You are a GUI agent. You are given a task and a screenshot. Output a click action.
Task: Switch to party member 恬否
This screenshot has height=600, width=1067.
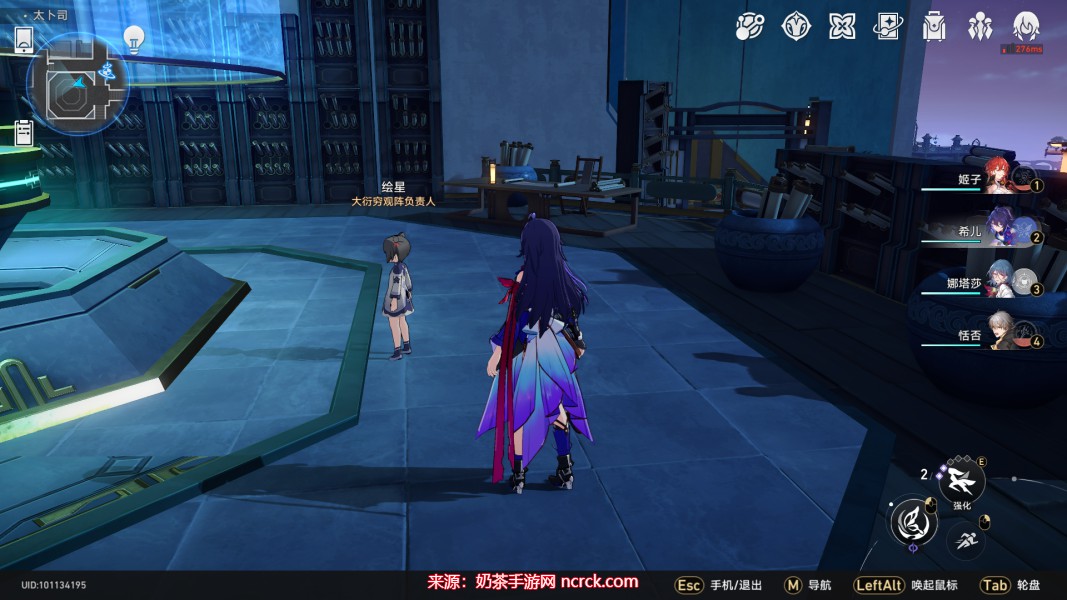(x=1000, y=336)
